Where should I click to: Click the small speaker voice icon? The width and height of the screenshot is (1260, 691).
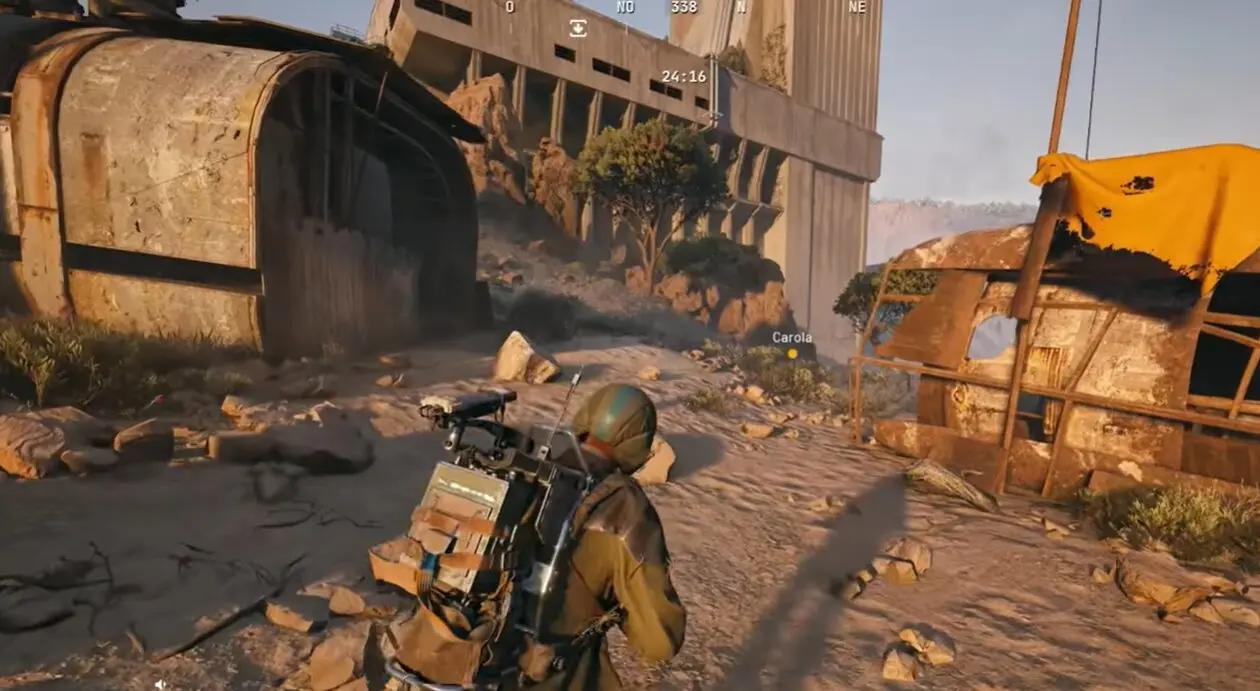click(160, 684)
